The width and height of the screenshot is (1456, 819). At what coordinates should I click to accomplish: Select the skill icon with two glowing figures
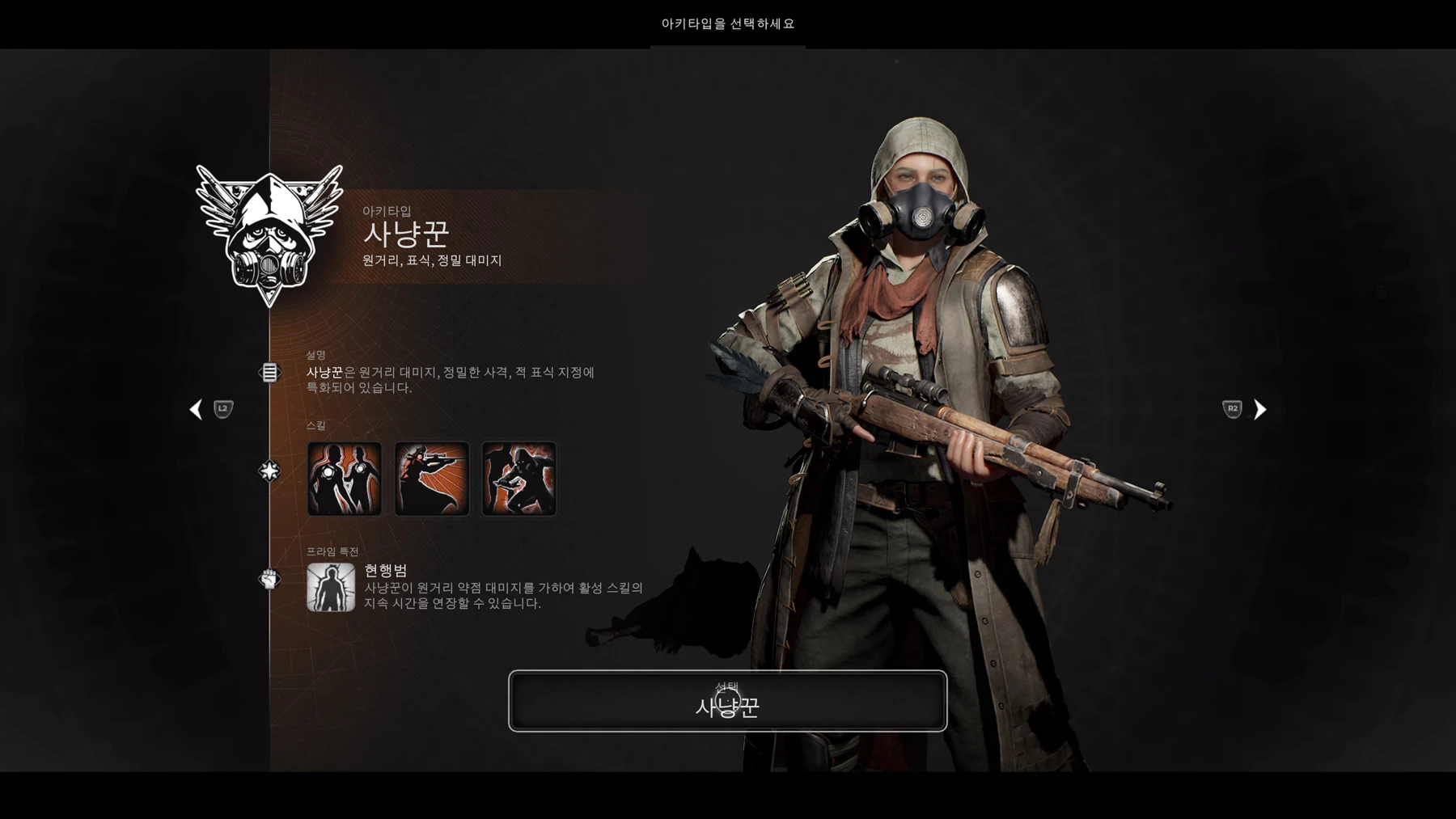pyautogui.click(x=345, y=479)
